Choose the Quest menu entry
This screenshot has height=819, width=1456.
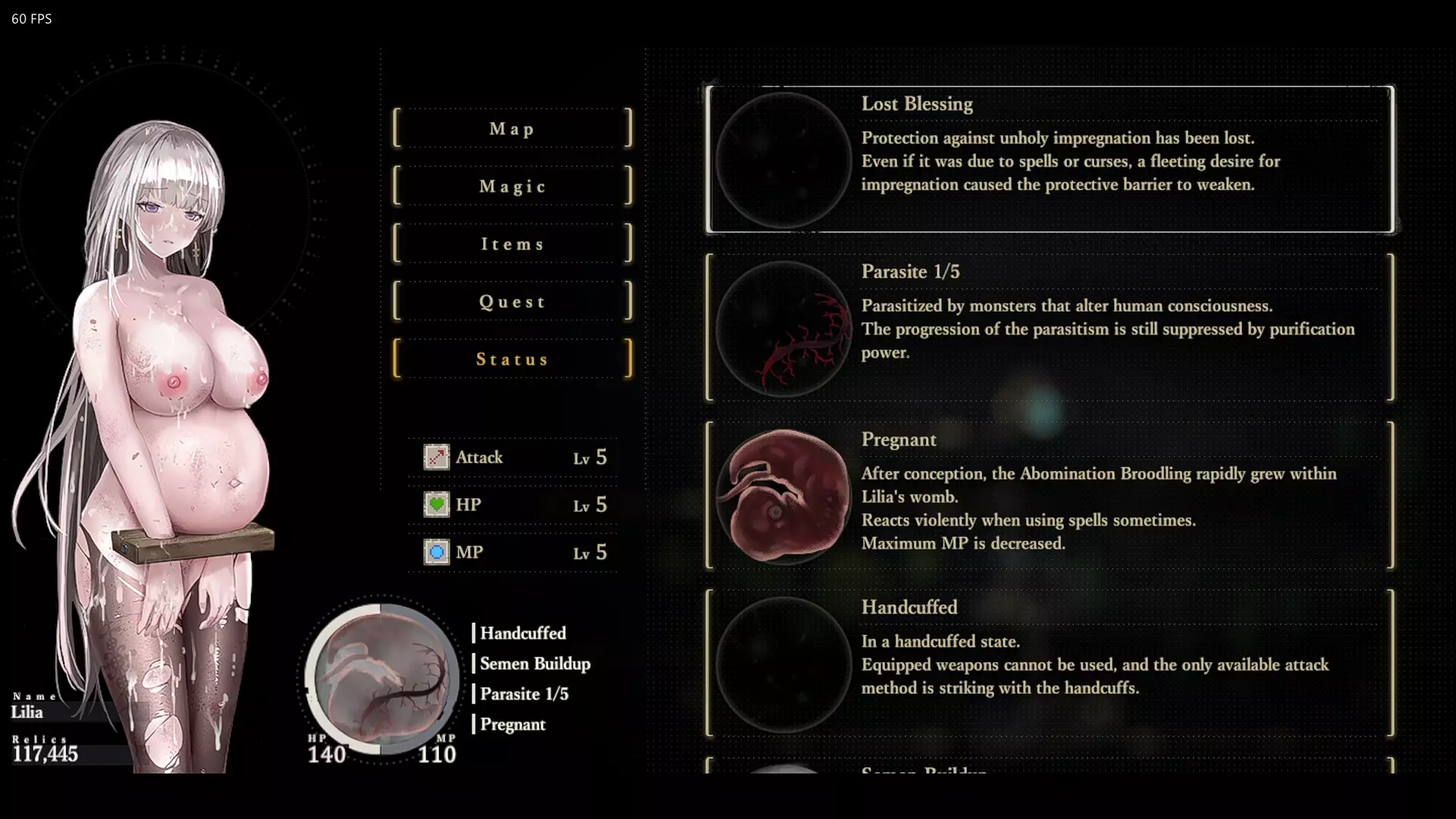pyautogui.click(x=512, y=302)
